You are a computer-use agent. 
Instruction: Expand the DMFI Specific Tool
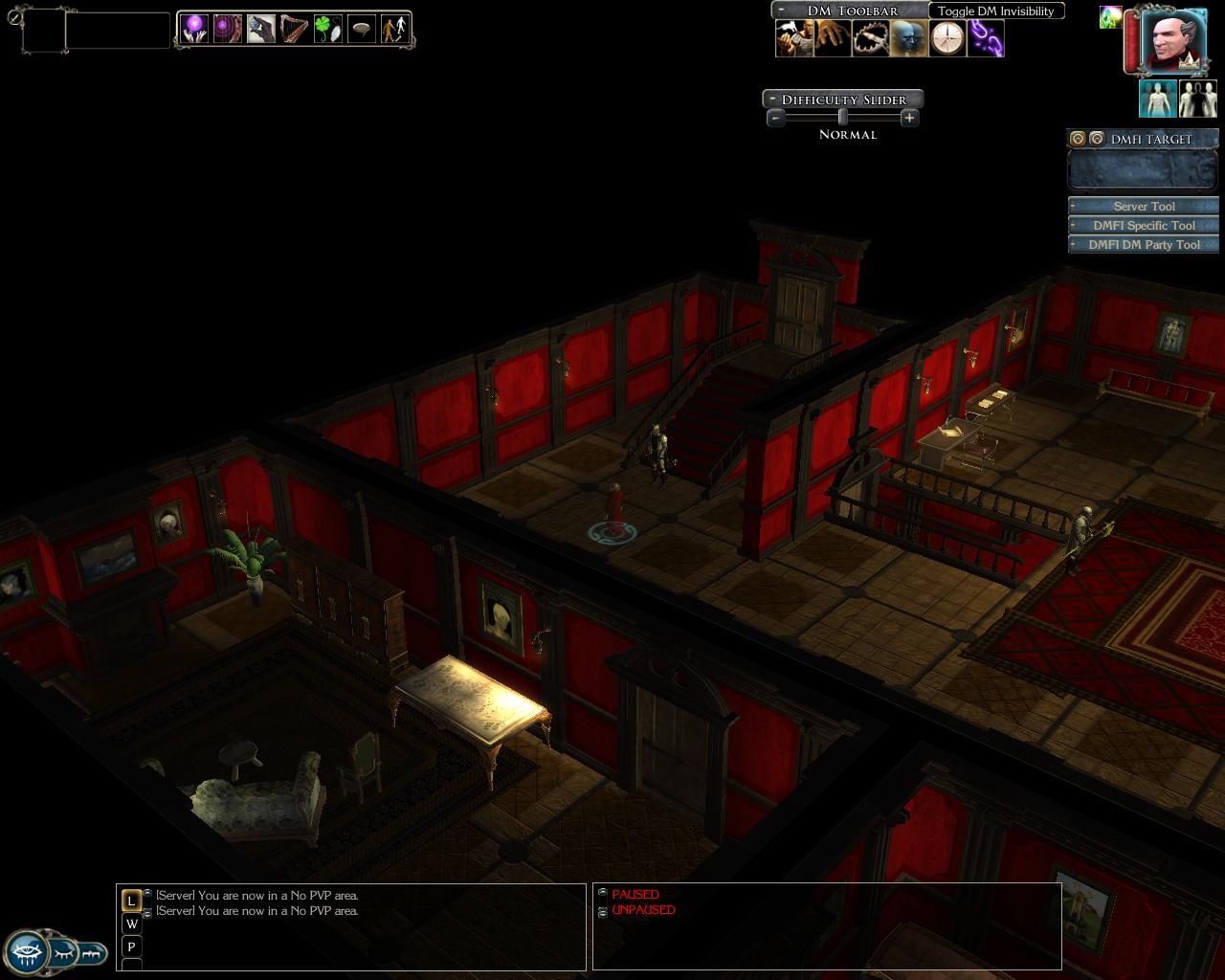pos(1144,225)
